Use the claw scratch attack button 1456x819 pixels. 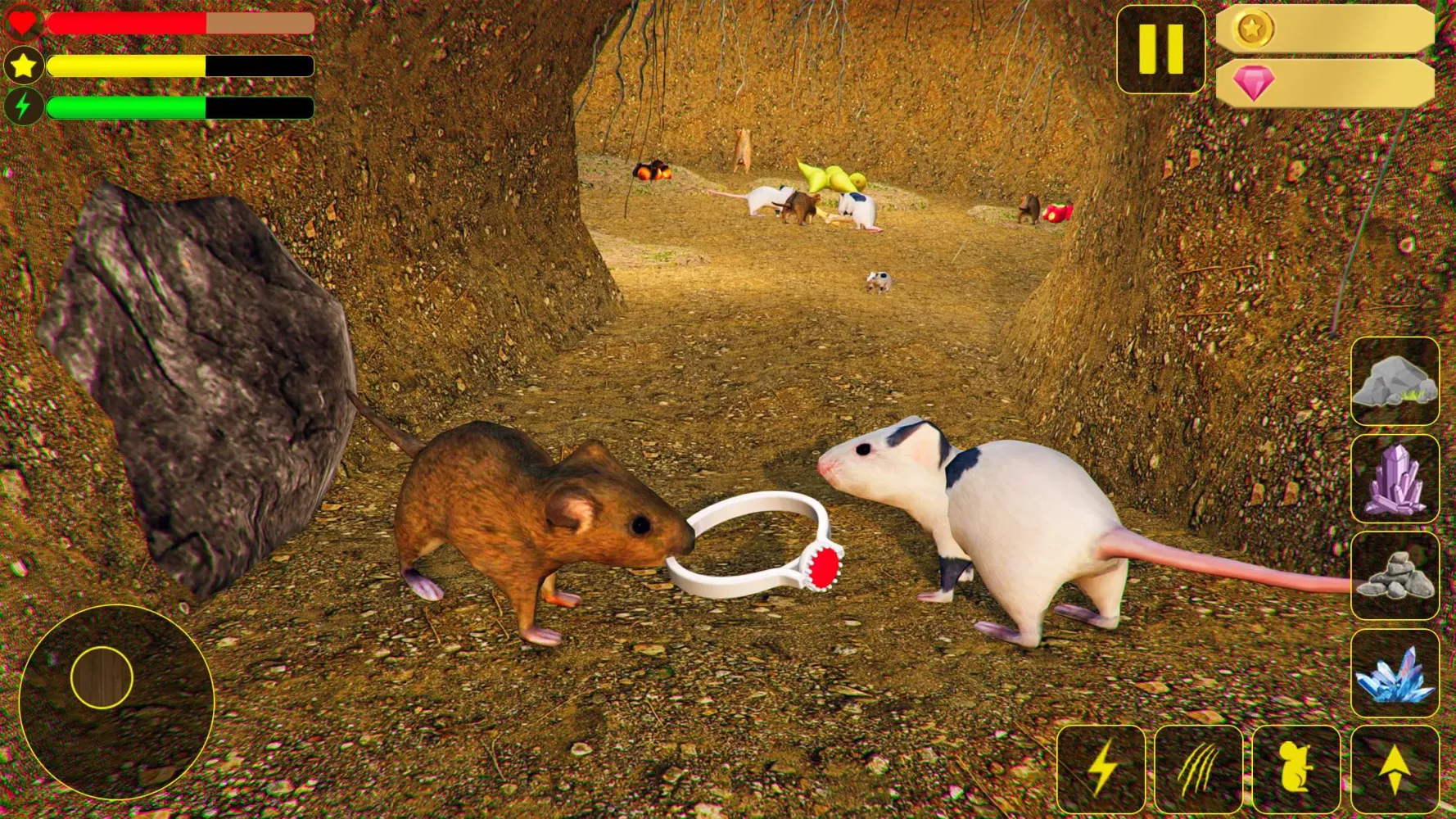click(1198, 768)
